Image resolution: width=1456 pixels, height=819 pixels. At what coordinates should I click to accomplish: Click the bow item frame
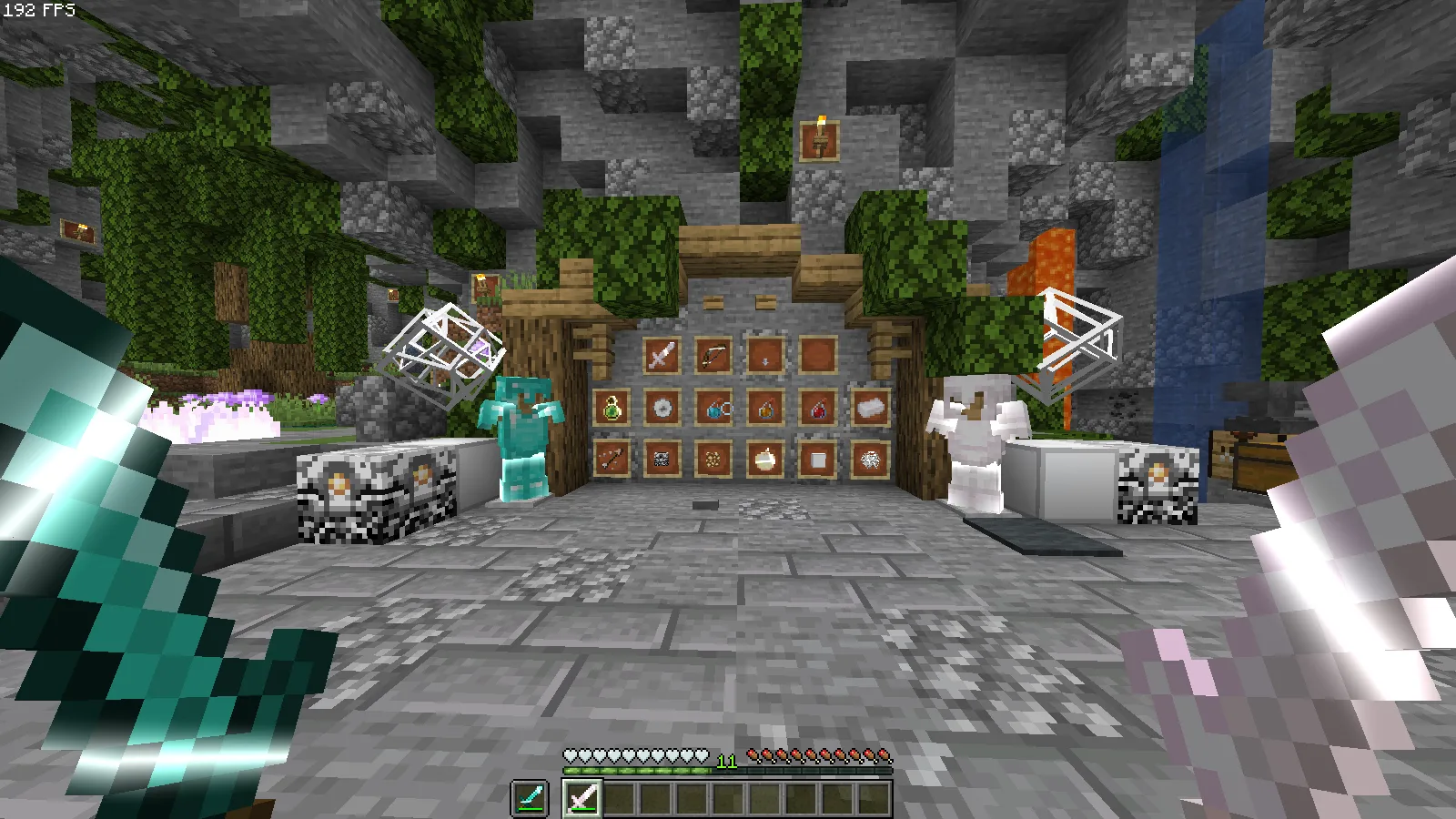[714, 357]
